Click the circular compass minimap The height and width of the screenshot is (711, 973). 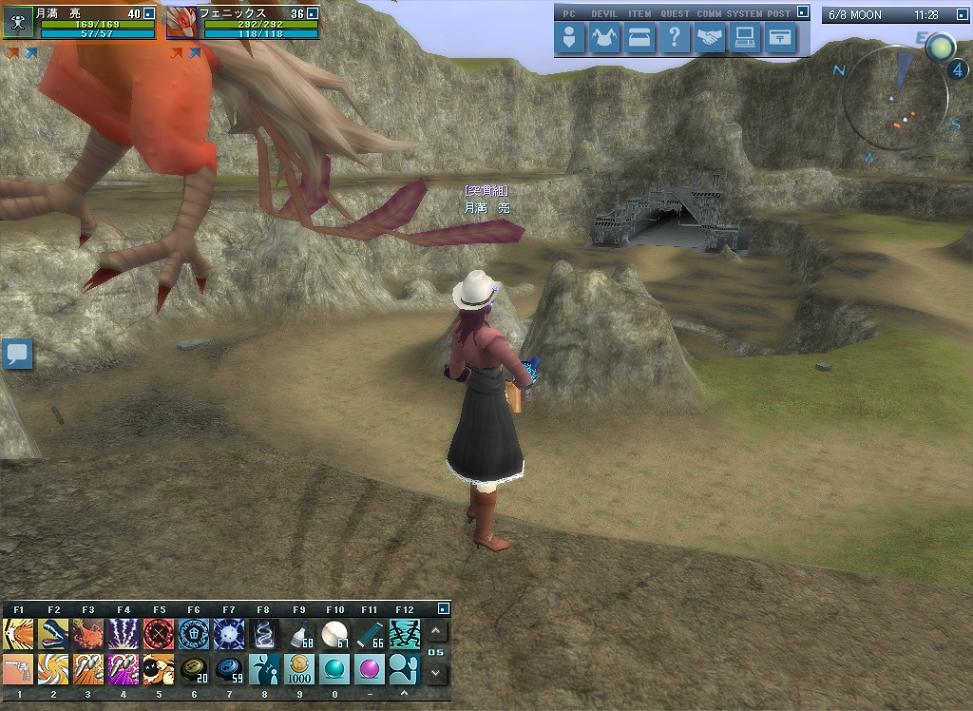(893, 104)
